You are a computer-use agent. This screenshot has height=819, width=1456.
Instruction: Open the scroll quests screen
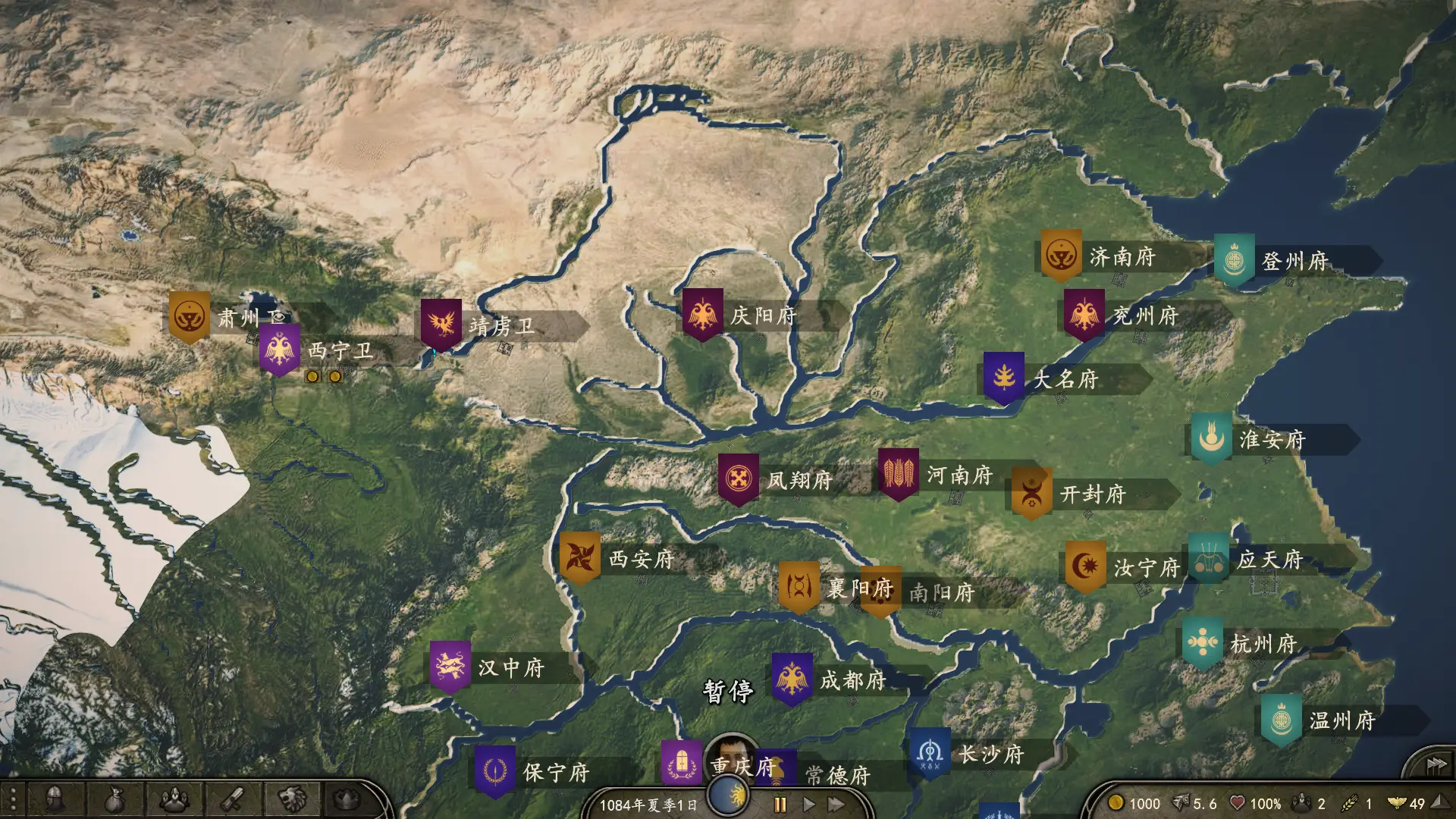point(232,799)
